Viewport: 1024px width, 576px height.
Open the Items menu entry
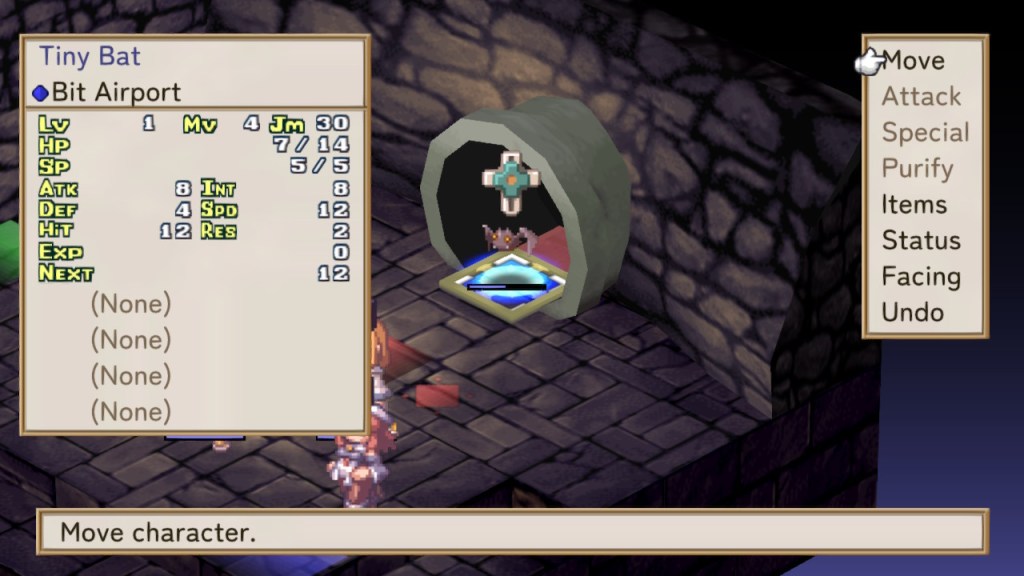(913, 205)
